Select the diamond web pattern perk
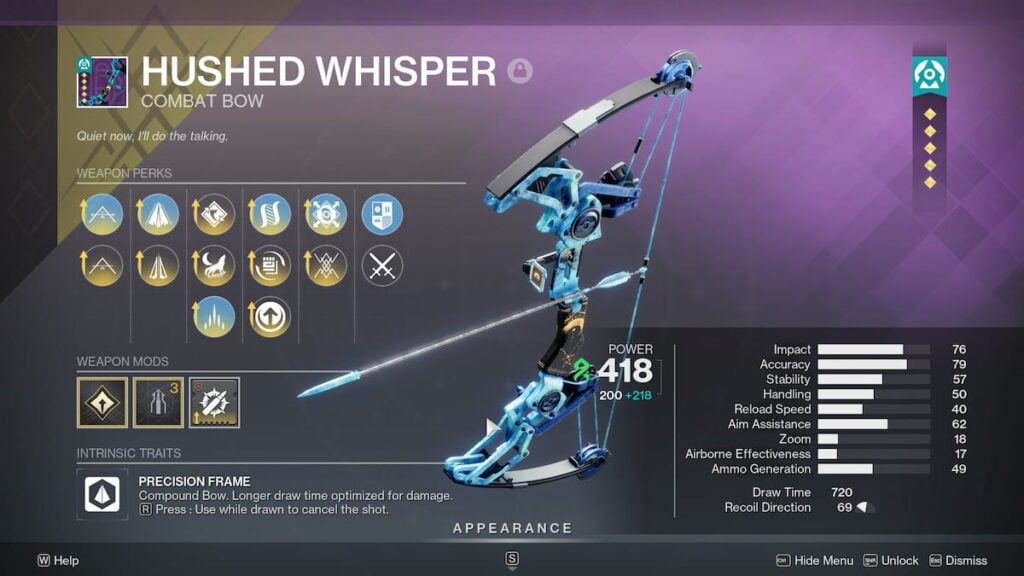This screenshot has height=576, width=1024. (326, 265)
